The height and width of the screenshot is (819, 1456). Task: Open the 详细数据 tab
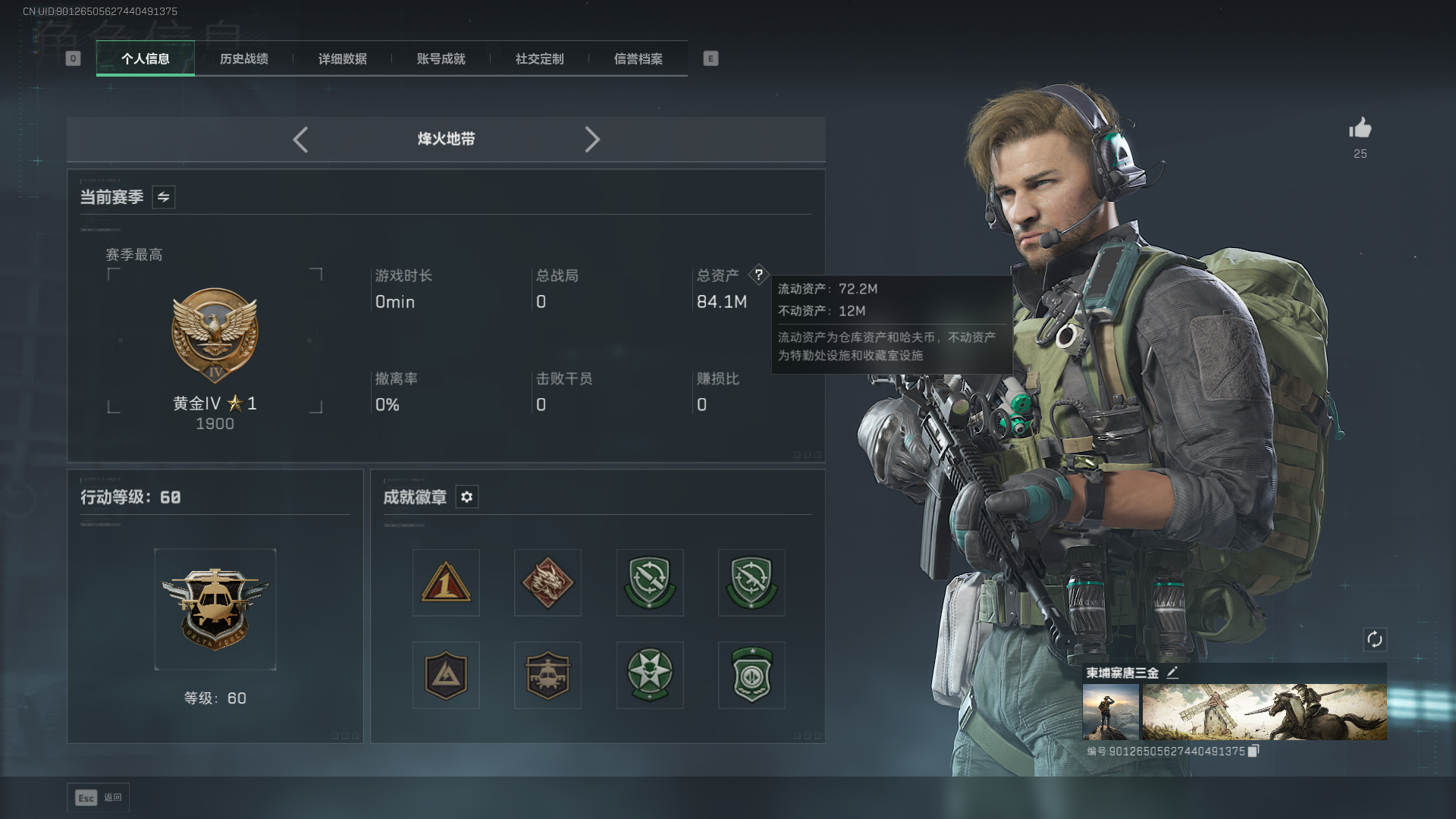(342, 59)
